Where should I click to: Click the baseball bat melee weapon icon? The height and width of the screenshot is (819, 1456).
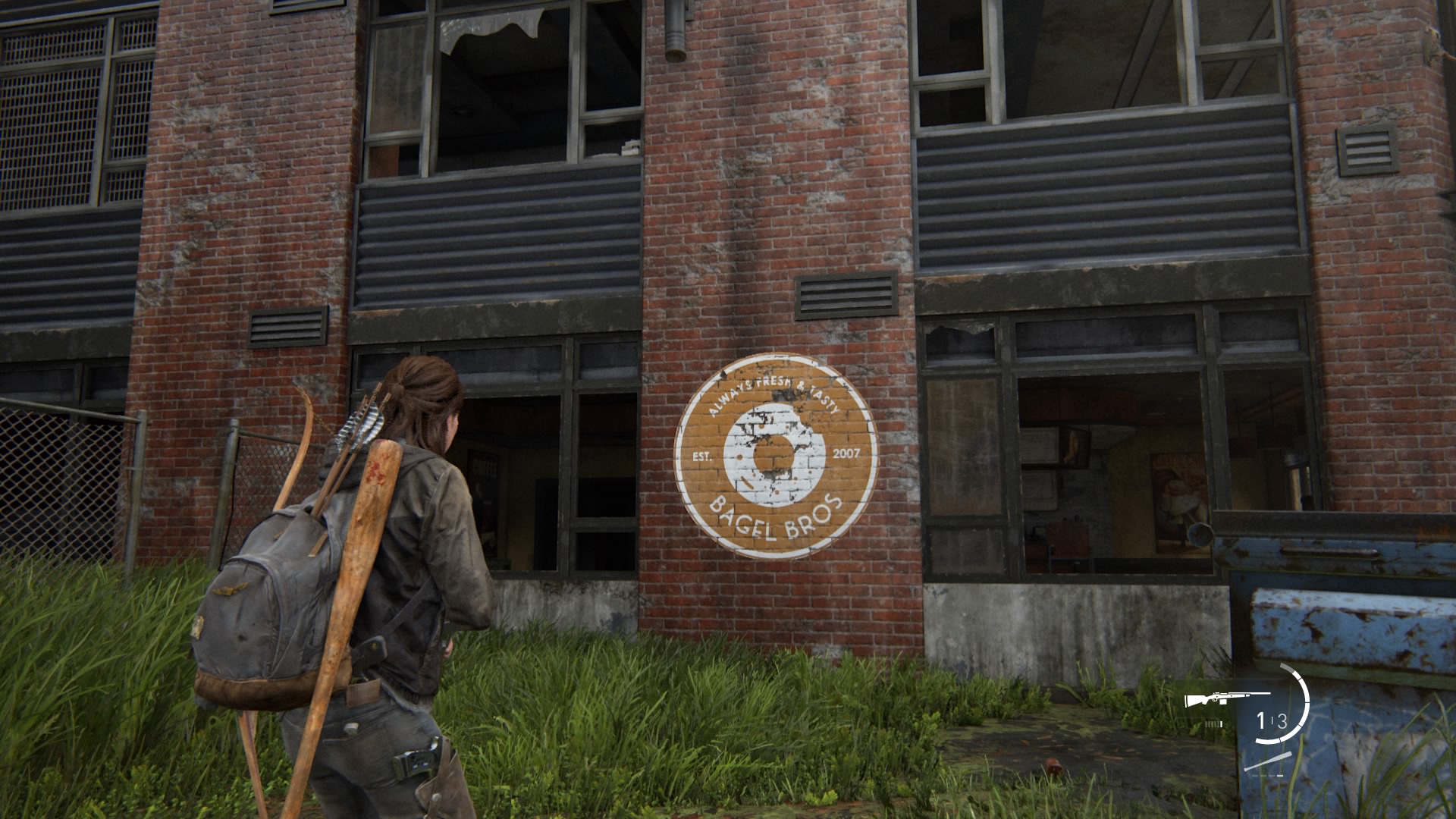pyautogui.click(x=1267, y=761)
